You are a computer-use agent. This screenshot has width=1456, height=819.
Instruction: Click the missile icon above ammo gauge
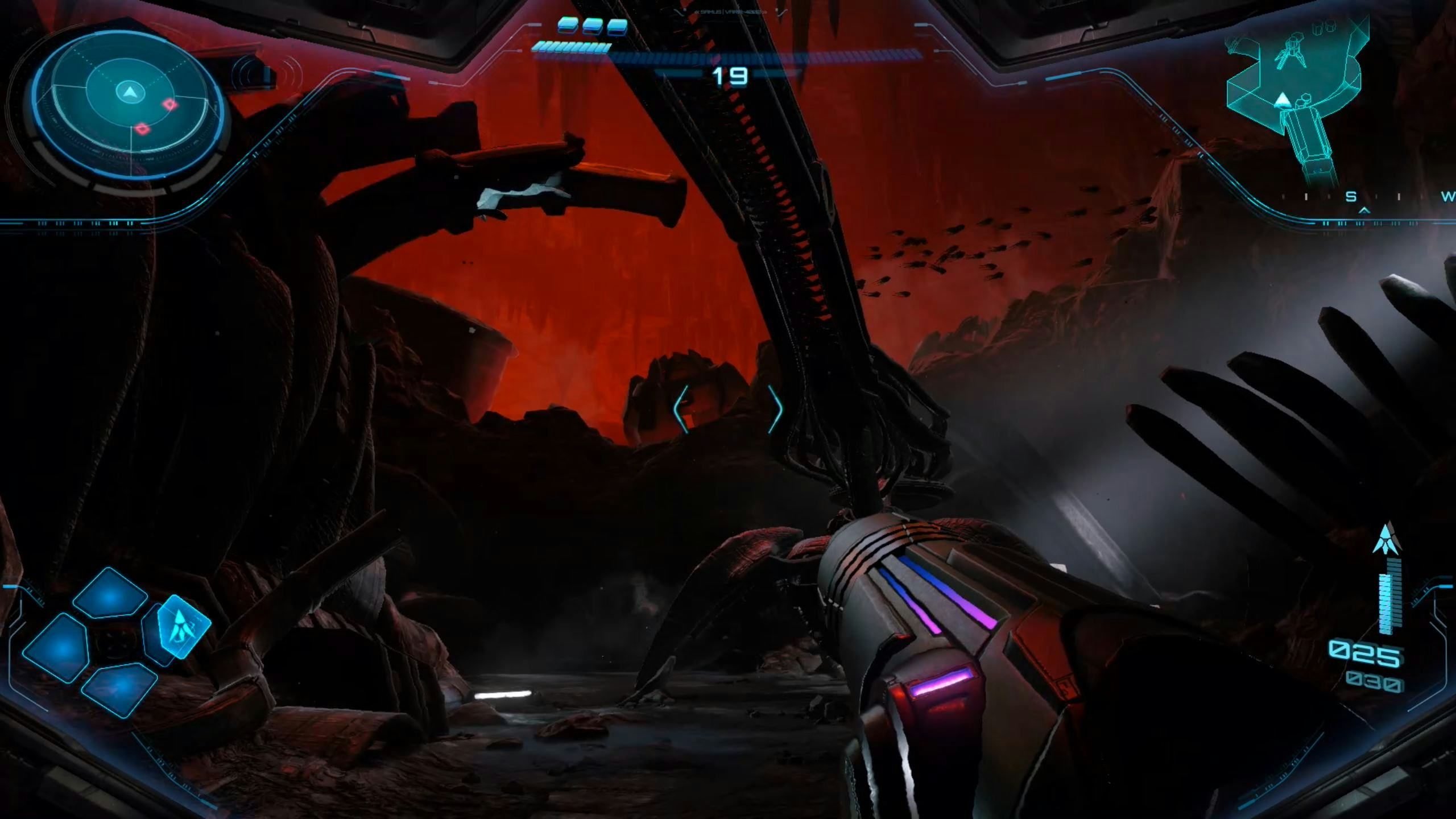(x=1388, y=539)
